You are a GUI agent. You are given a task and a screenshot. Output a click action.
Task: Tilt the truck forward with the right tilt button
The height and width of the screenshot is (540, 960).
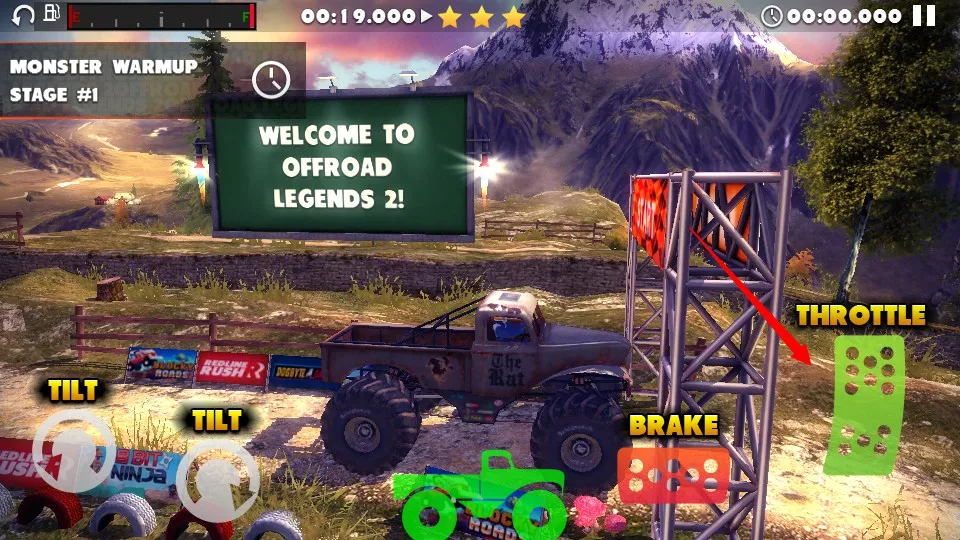(218, 481)
